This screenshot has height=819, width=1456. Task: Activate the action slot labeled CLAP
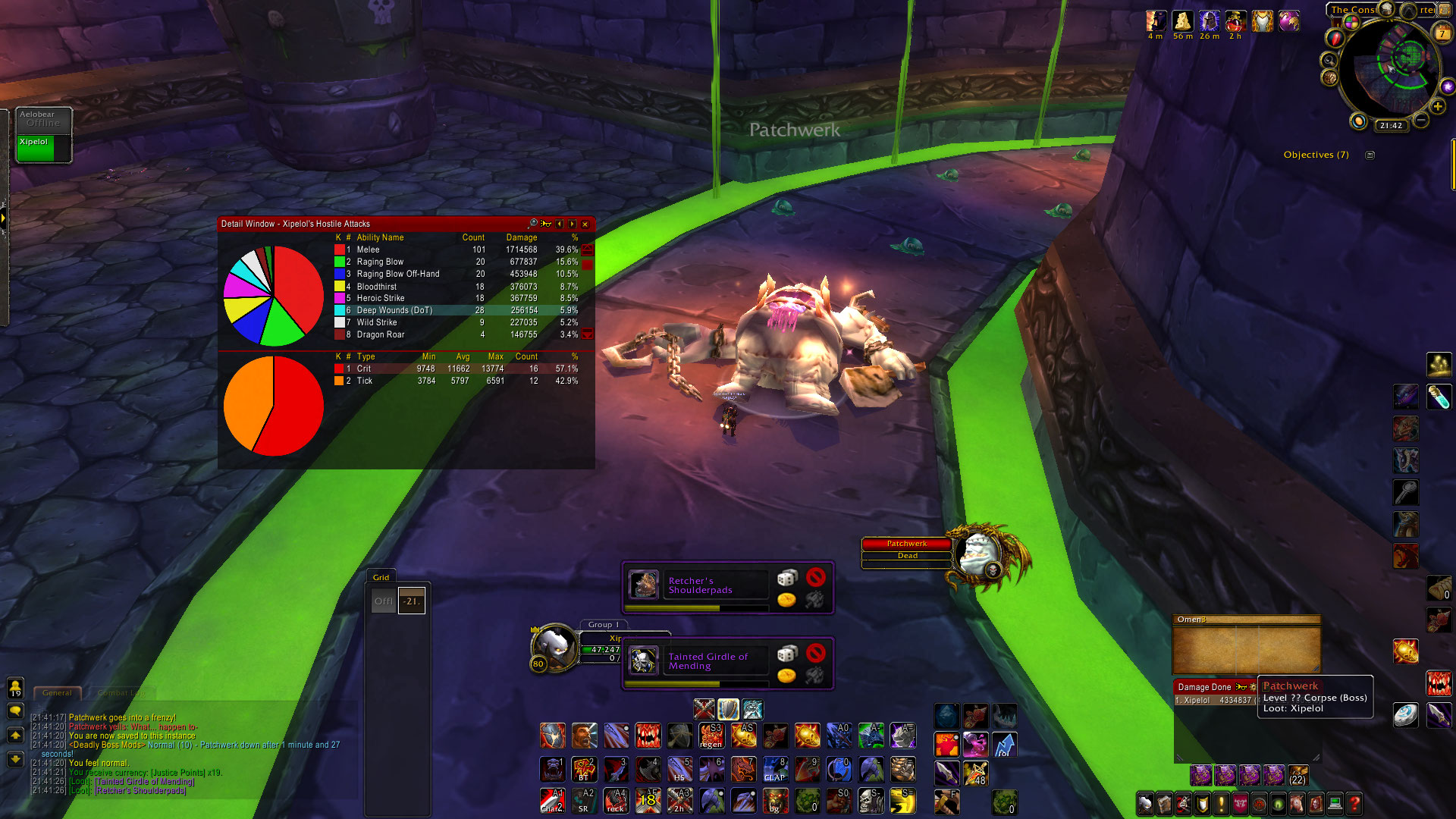[x=775, y=770]
